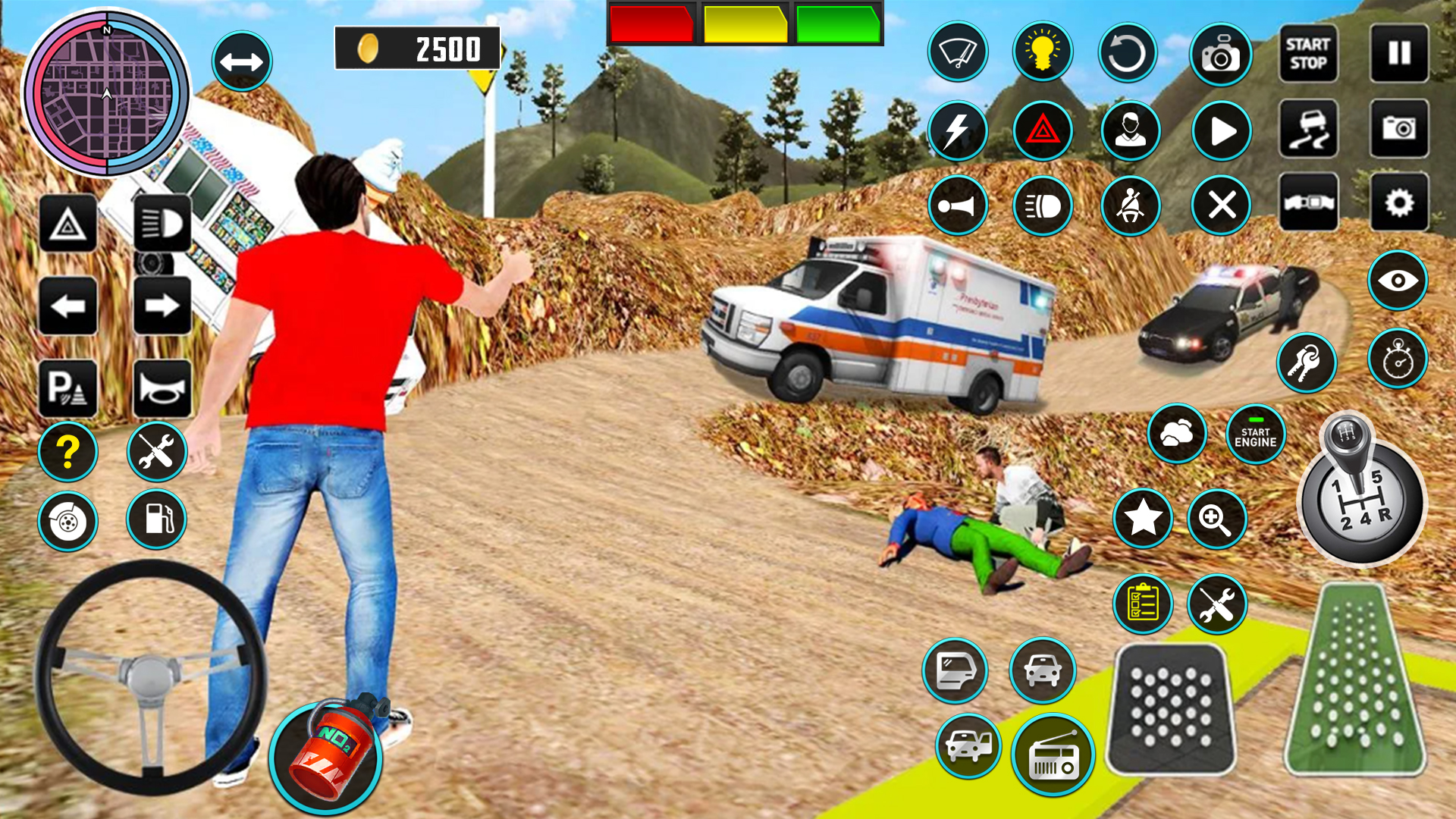Reset the vehicle with the circular arrow icon
Screen dimensions: 1456x819
(1130, 52)
